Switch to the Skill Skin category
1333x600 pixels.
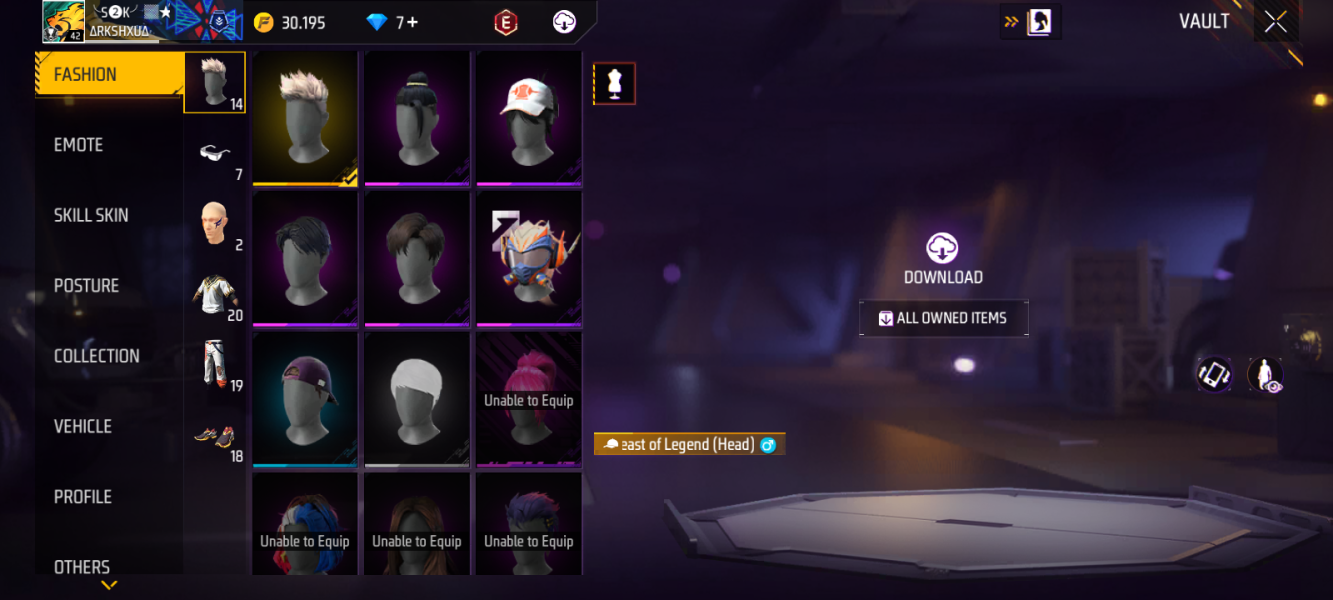pyautogui.click(x=91, y=215)
